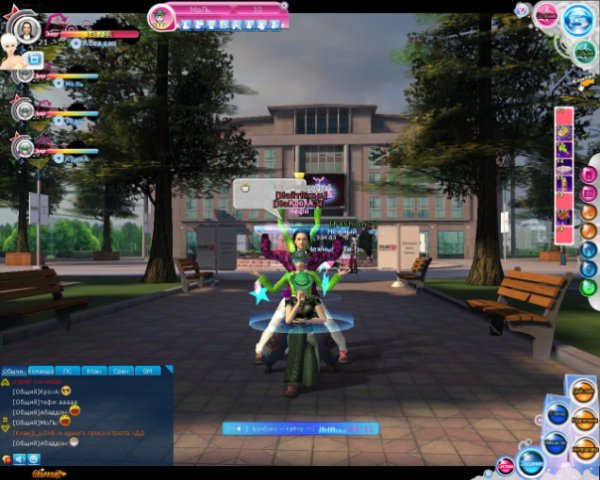Open the emoticon panel below the chat

tap(34, 459)
